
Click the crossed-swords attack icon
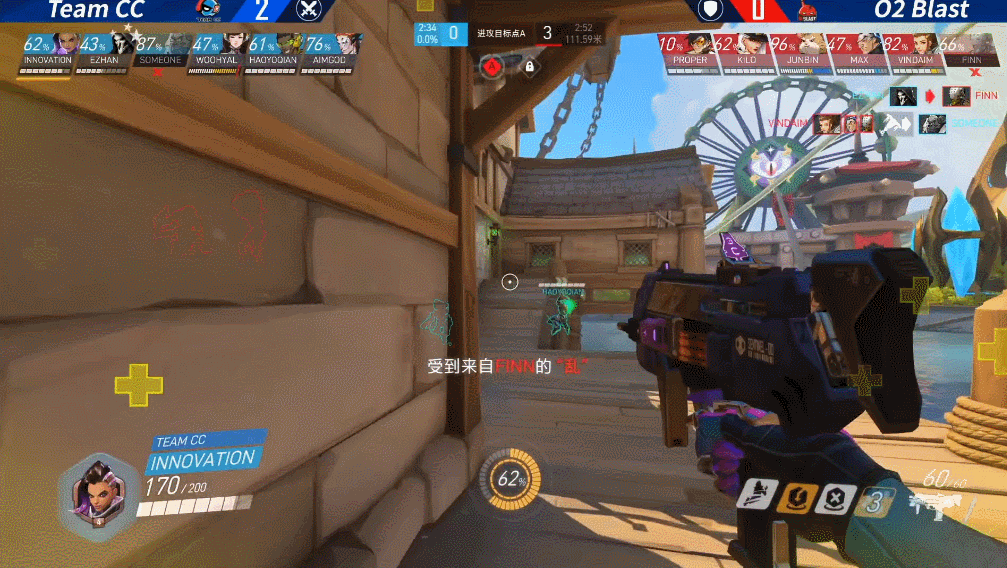[x=310, y=10]
